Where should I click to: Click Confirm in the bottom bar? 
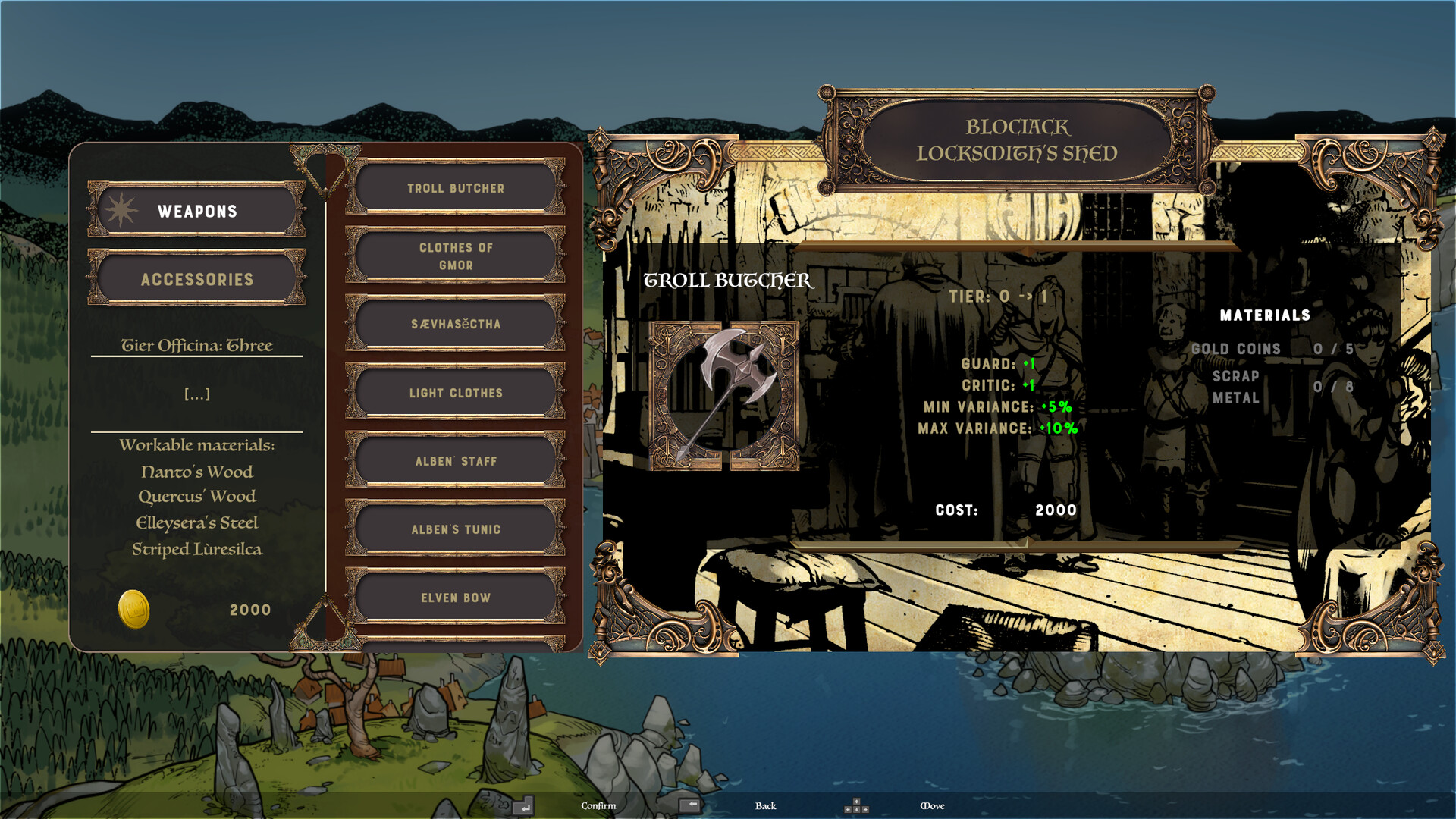click(x=598, y=806)
